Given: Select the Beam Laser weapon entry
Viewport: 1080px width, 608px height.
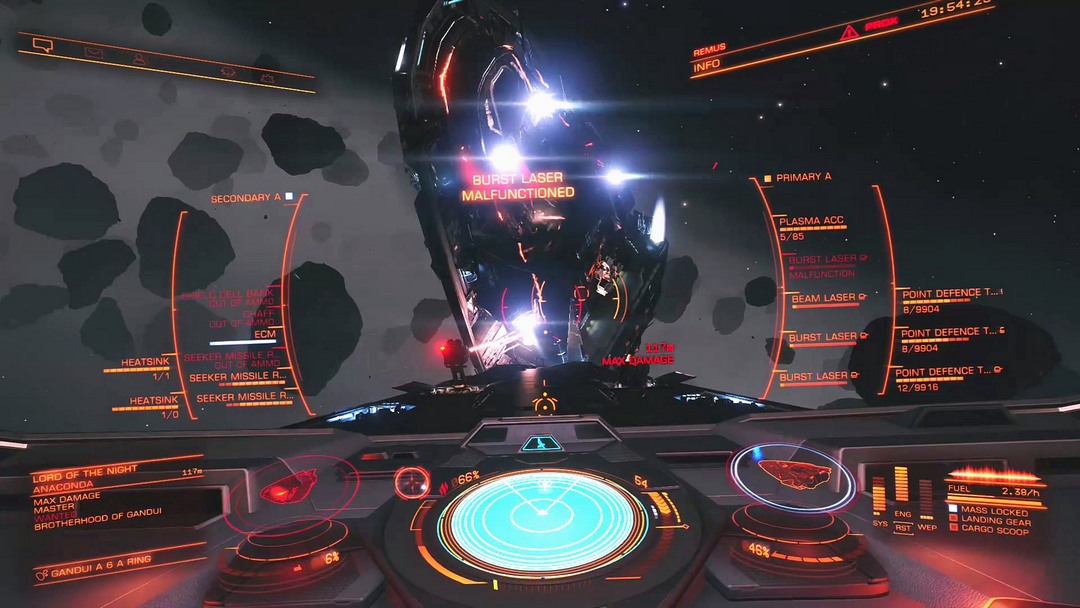Looking at the screenshot, I should point(825,298).
